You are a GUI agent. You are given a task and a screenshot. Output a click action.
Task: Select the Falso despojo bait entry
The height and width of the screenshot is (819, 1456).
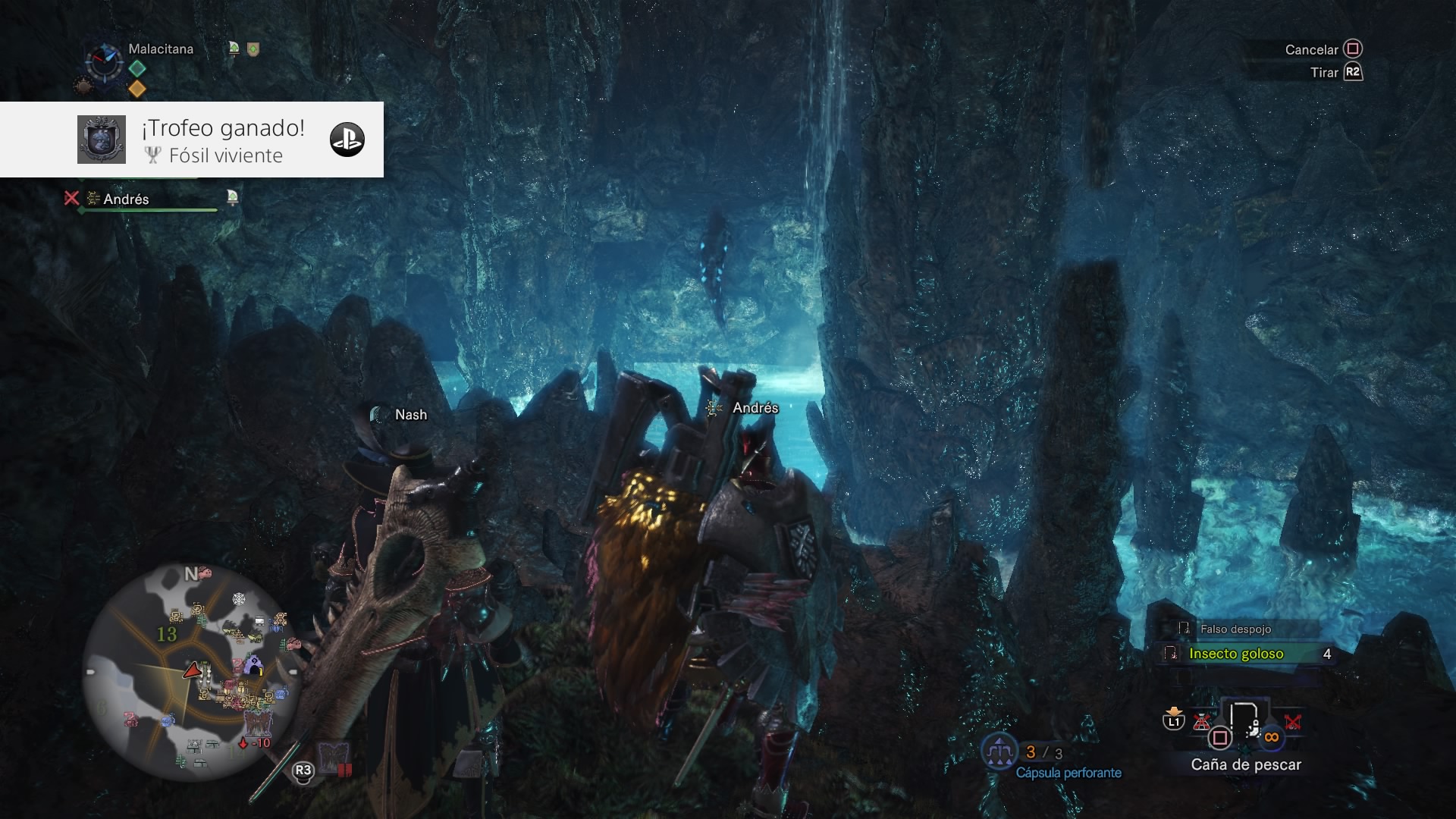pyautogui.click(x=1235, y=629)
